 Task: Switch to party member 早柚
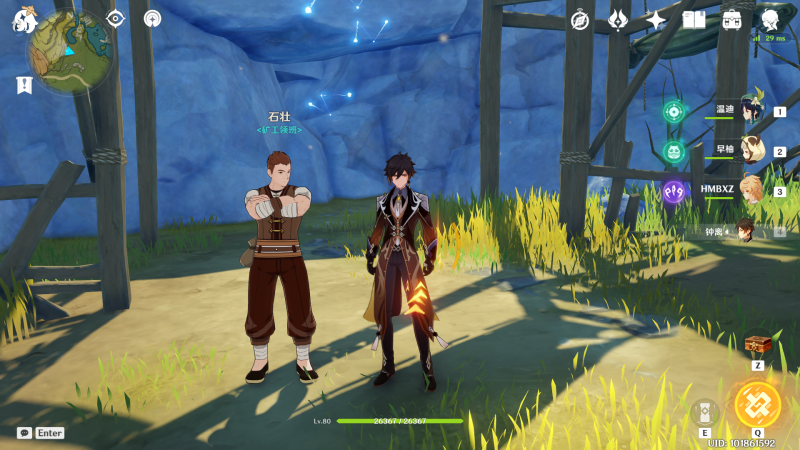click(749, 151)
